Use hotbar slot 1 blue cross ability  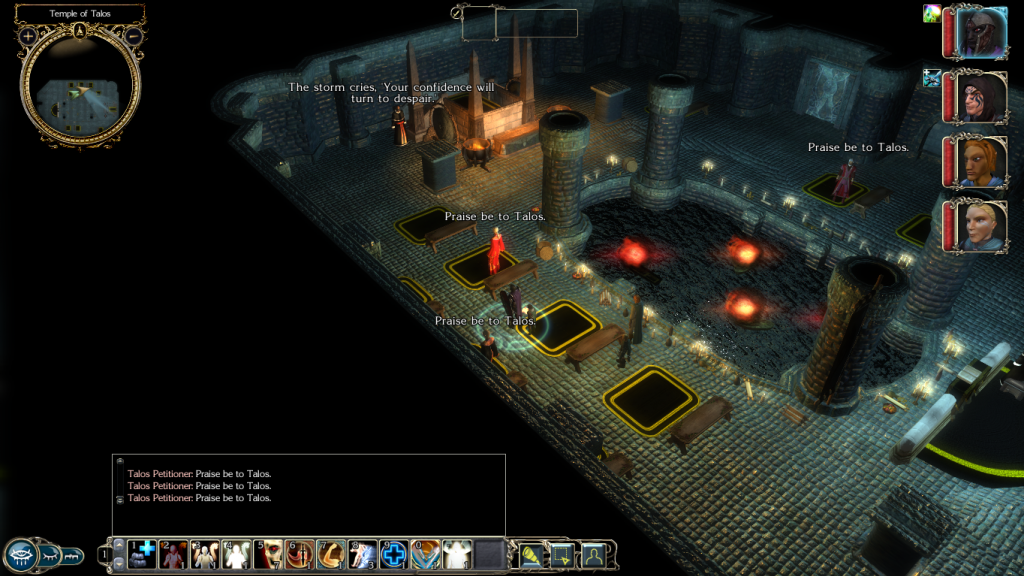point(142,554)
